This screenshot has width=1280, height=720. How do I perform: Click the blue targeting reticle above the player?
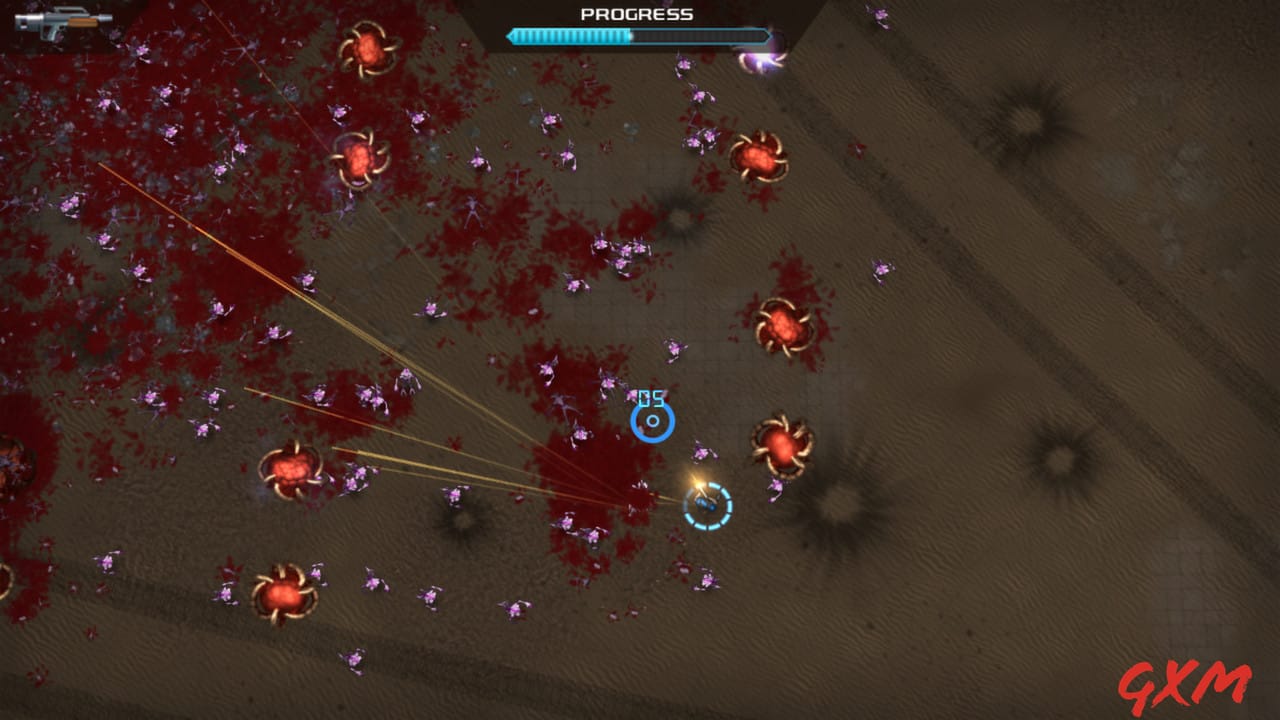point(650,420)
